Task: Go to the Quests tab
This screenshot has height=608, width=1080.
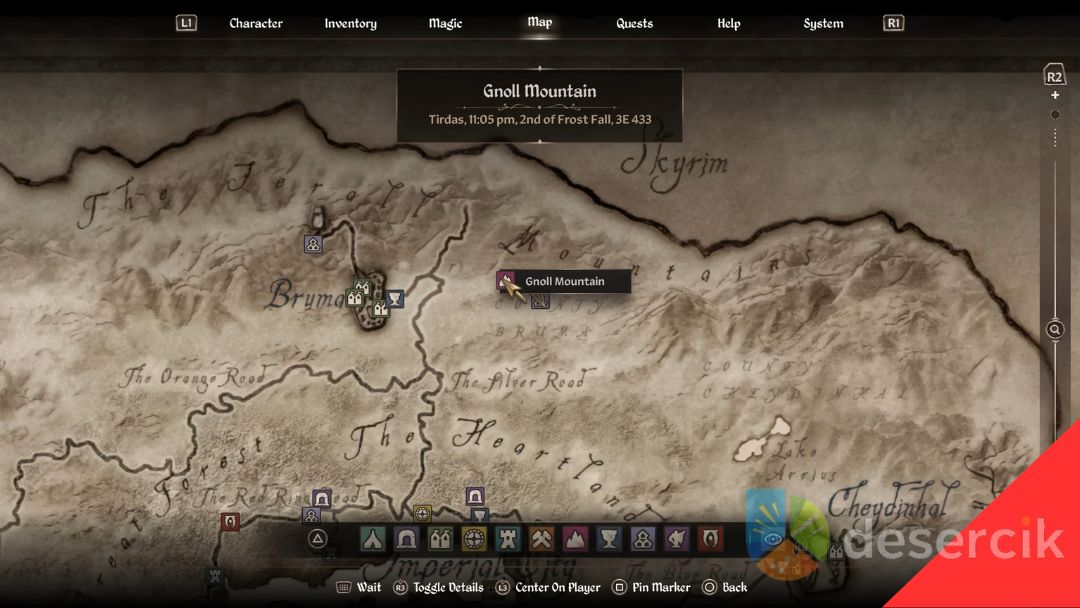Action: pyautogui.click(x=634, y=23)
